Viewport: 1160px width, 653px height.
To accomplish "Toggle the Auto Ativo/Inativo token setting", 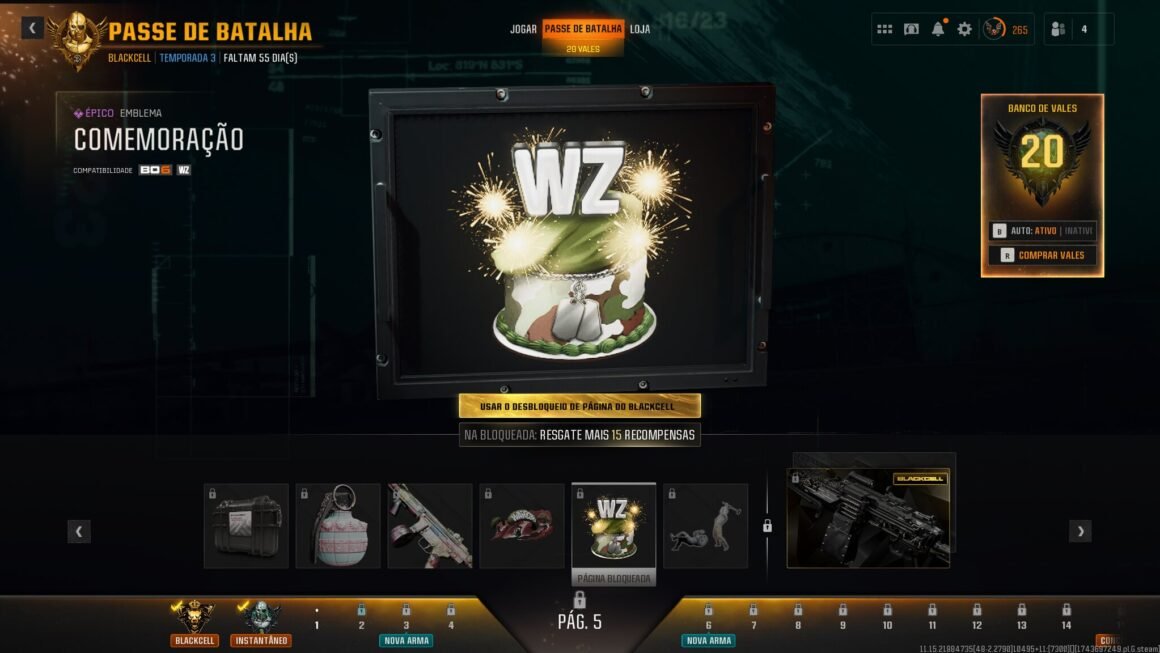I will click(x=1043, y=230).
